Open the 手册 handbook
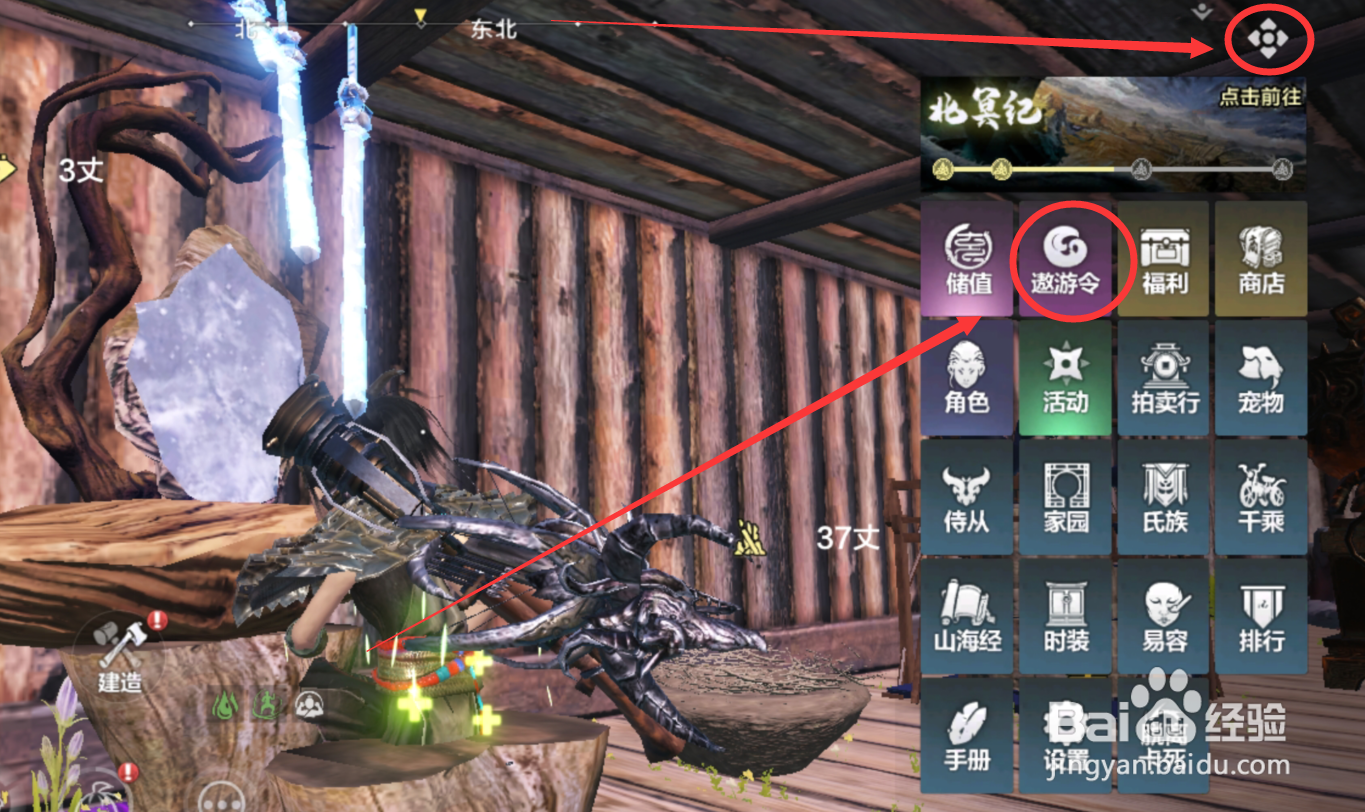The height and width of the screenshot is (812, 1365). (967, 735)
